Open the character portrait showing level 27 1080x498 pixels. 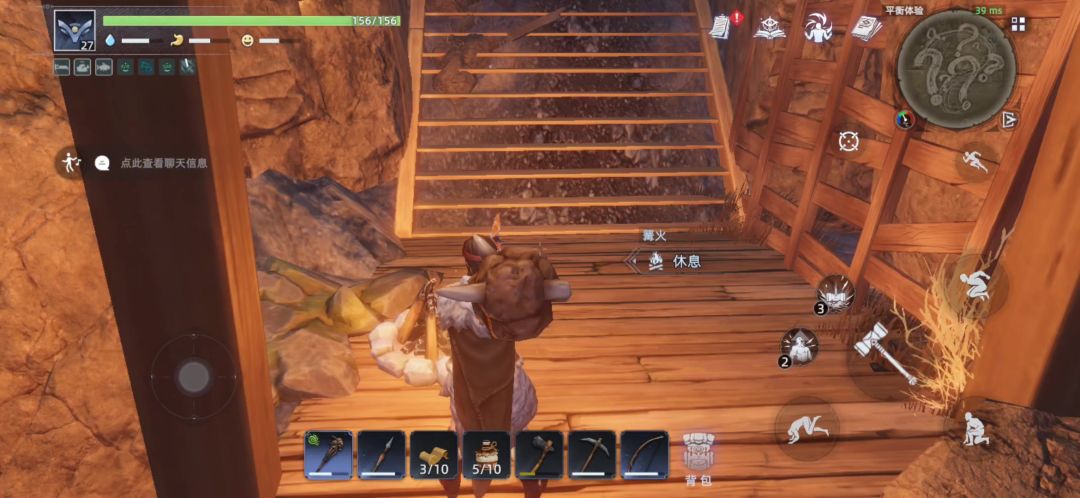click(x=74, y=31)
